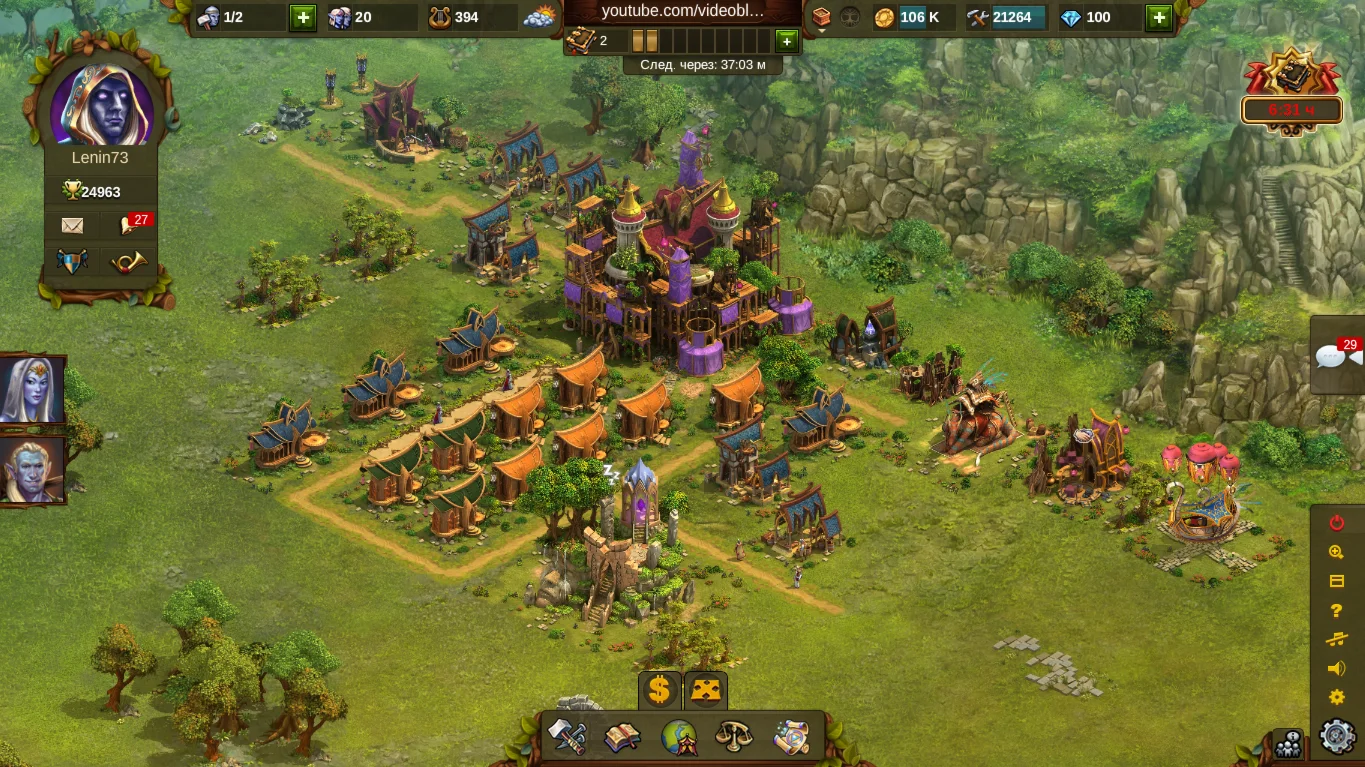Activate the move building arrows mode
The height and width of the screenshot is (767, 1365).
point(706,690)
